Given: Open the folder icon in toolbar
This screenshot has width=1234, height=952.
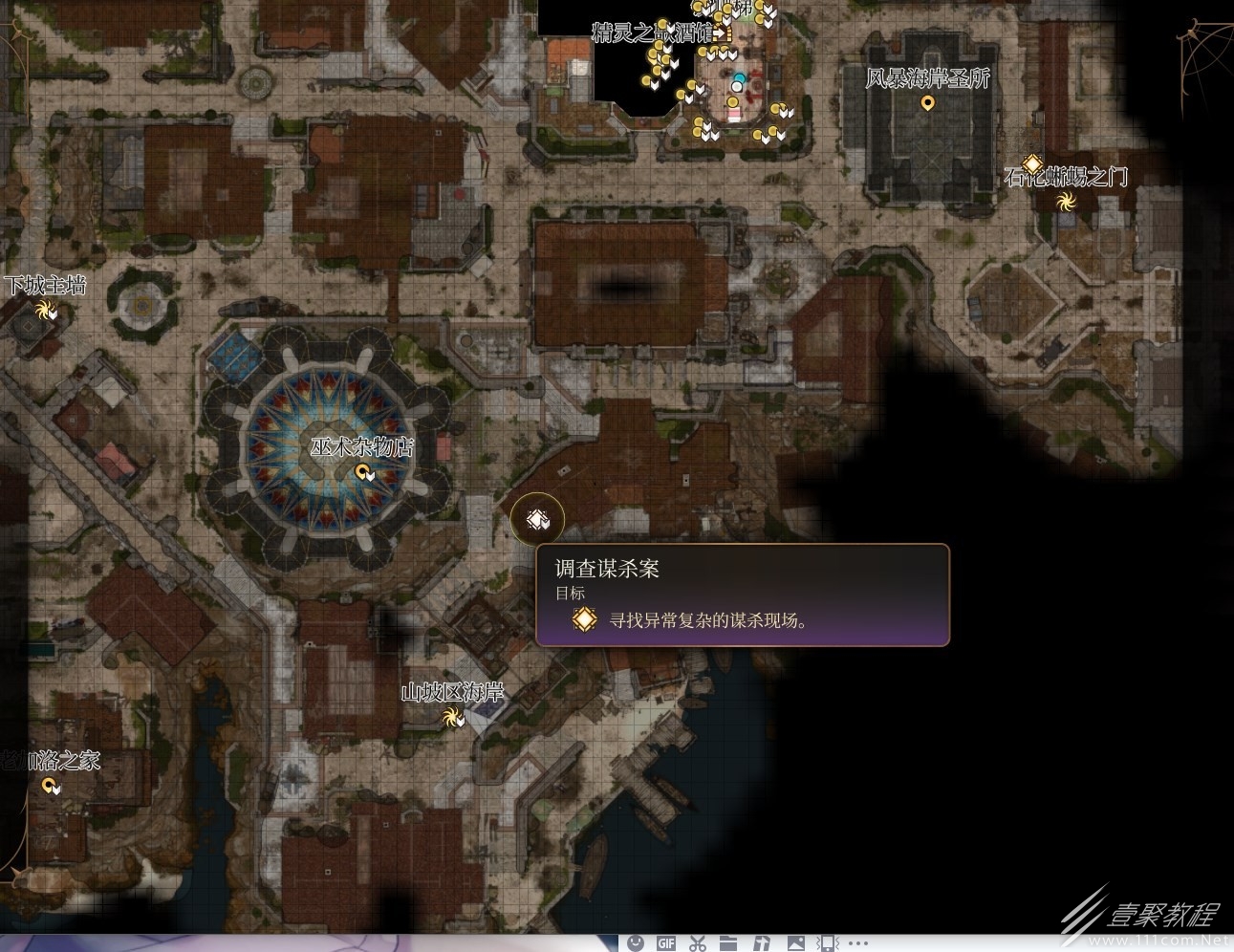Looking at the screenshot, I should coord(729,943).
